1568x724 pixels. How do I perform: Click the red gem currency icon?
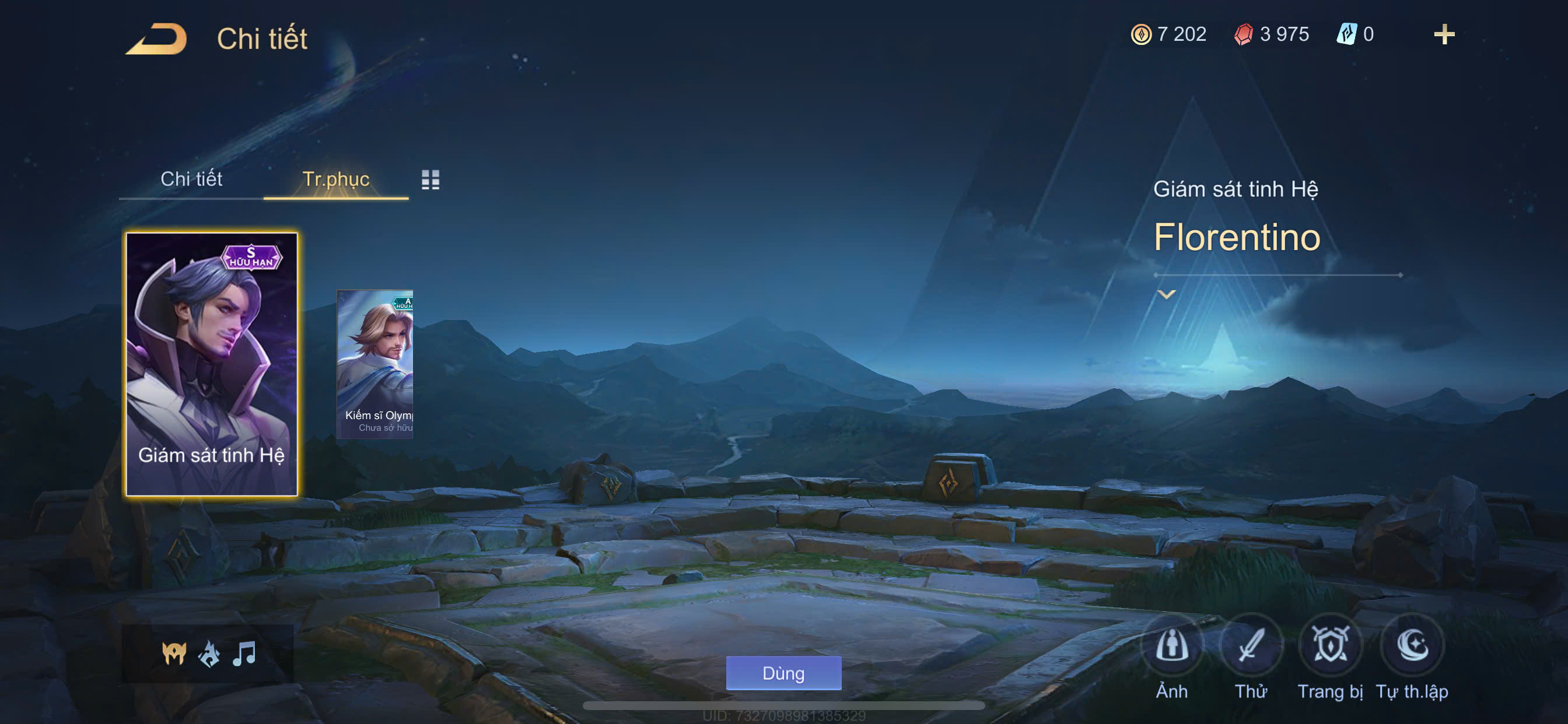[x=1243, y=34]
